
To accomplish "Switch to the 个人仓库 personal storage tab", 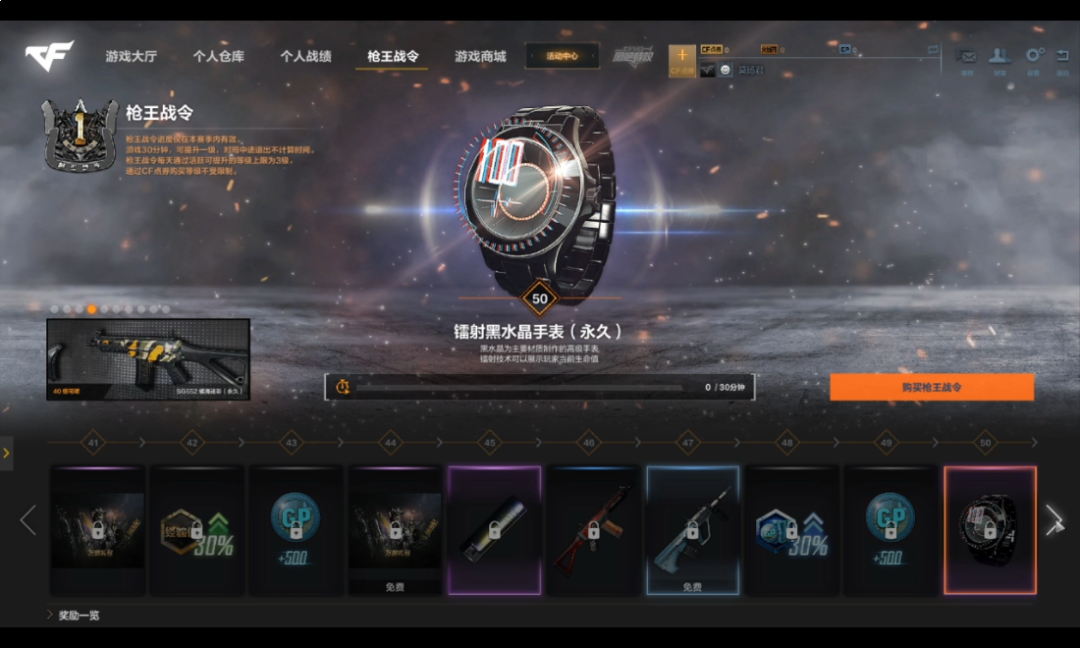I will pyautogui.click(x=218, y=57).
